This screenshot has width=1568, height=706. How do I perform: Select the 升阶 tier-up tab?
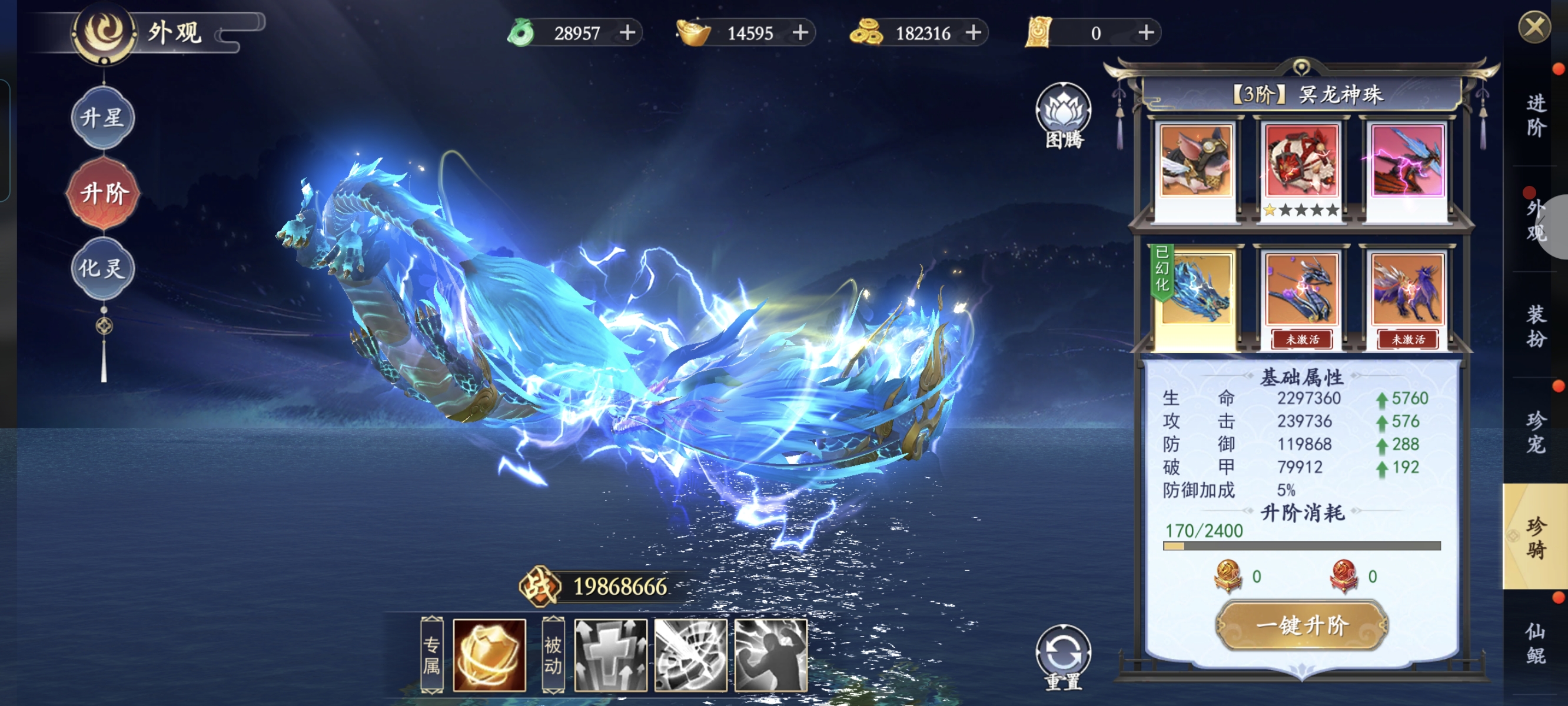tap(103, 193)
